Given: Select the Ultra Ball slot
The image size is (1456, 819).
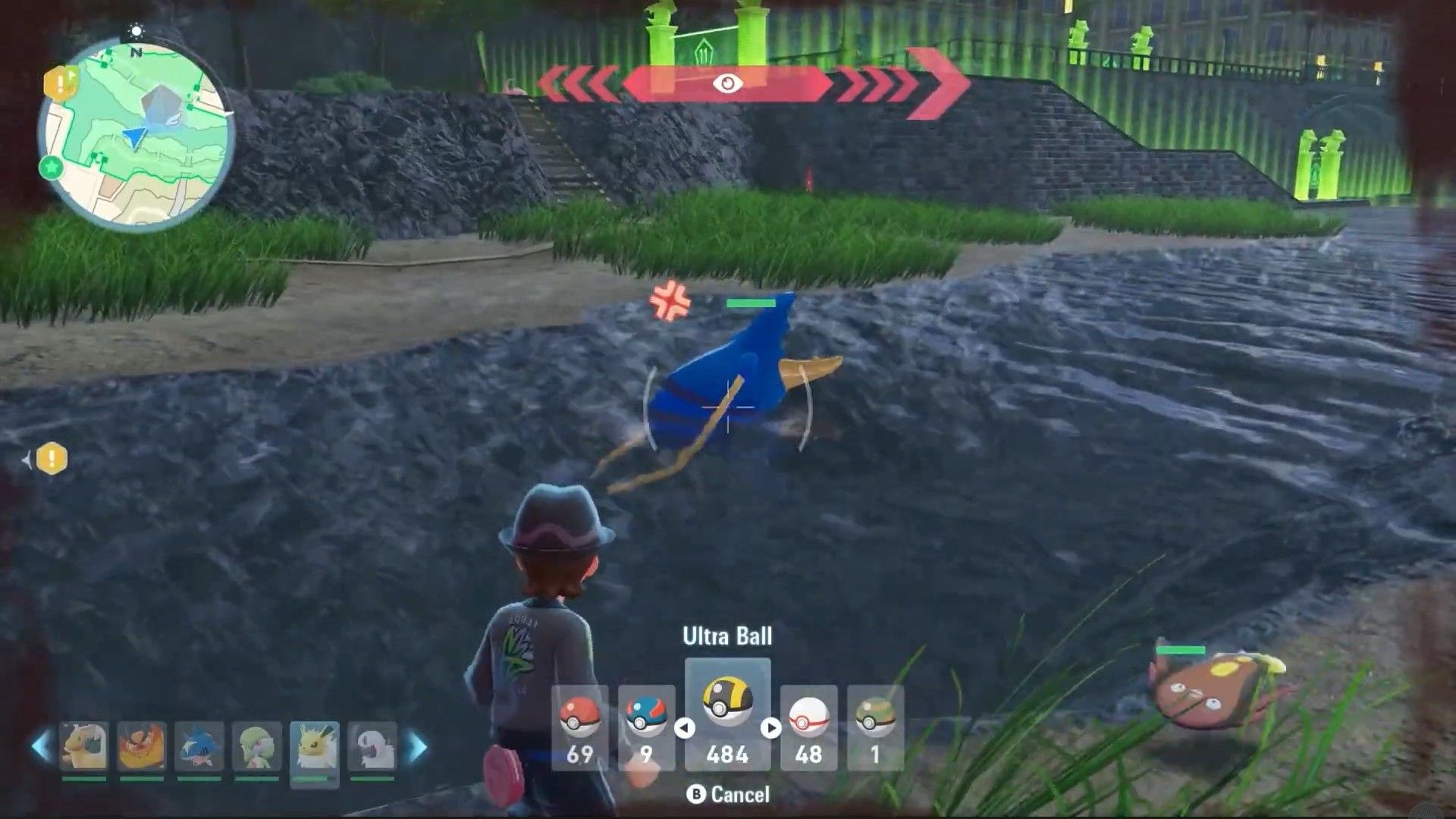Looking at the screenshot, I should [727, 713].
